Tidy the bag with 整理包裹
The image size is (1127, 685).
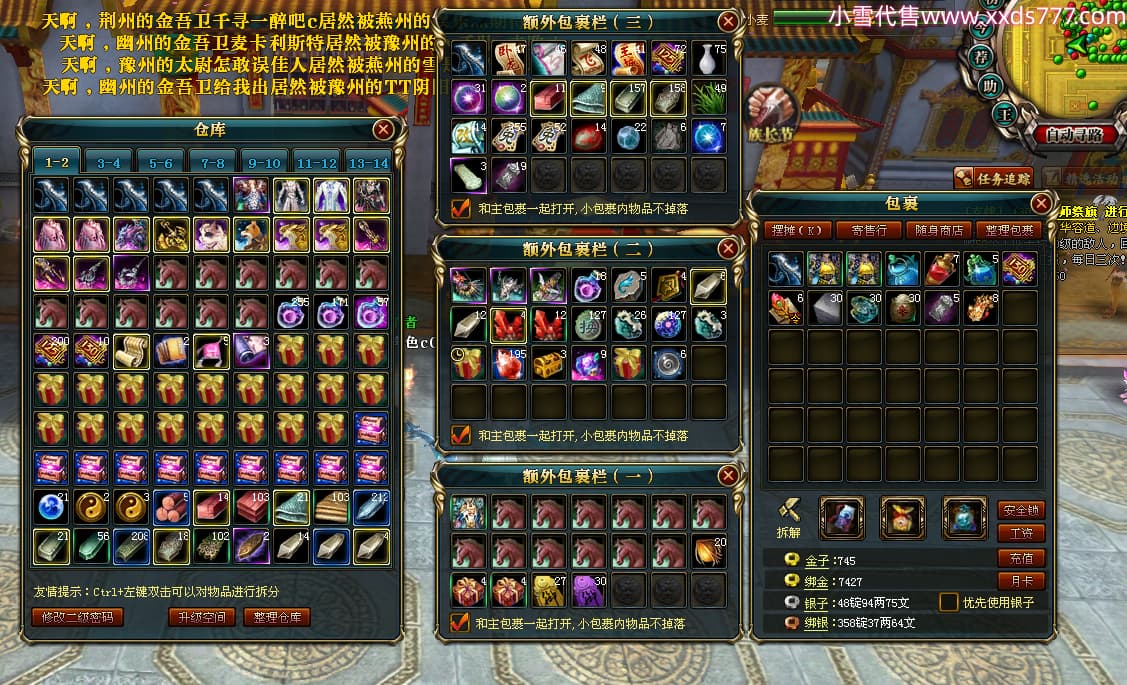tap(1009, 230)
